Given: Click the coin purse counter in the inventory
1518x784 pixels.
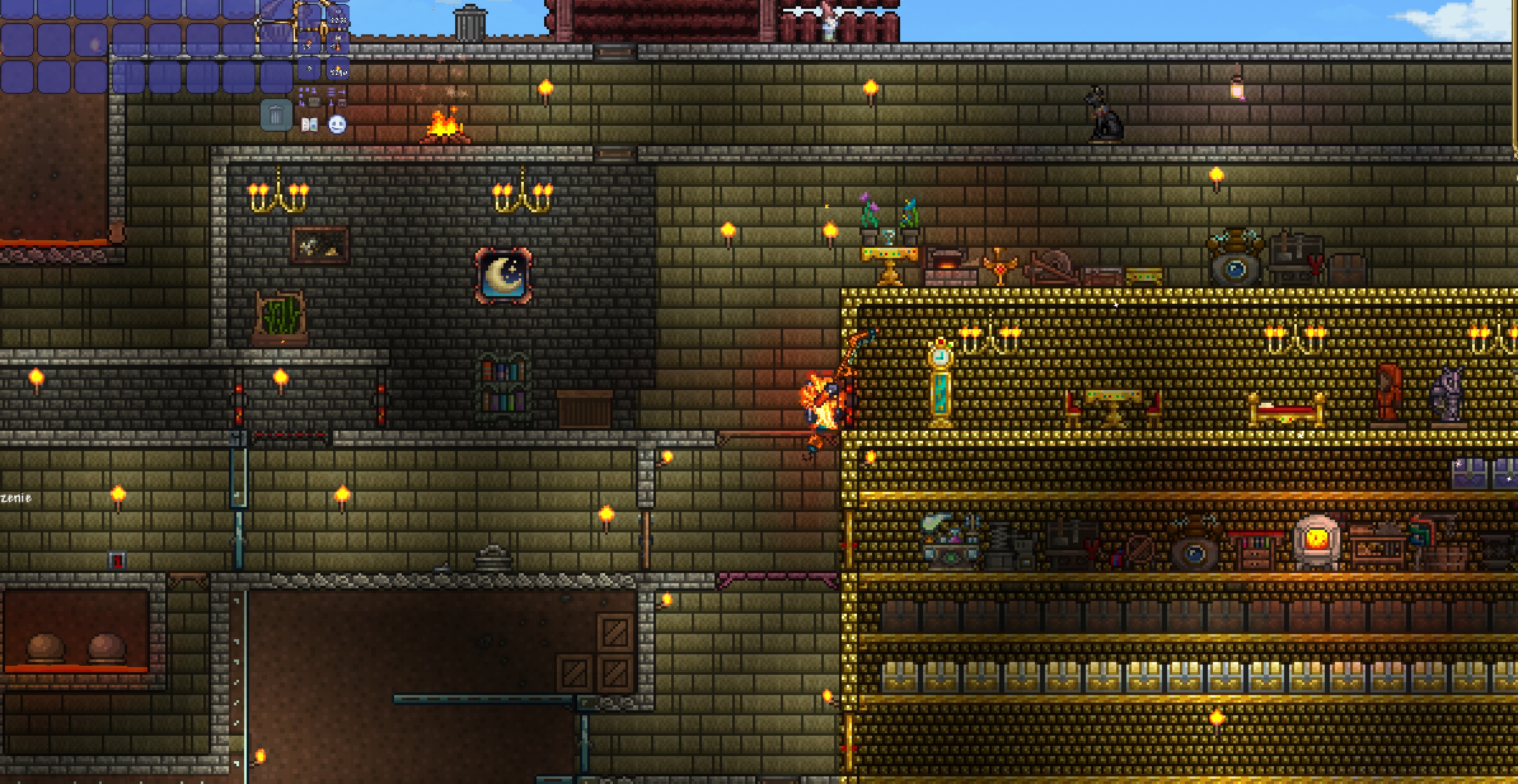Looking at the screenshot, I should [x=310, y=69].
